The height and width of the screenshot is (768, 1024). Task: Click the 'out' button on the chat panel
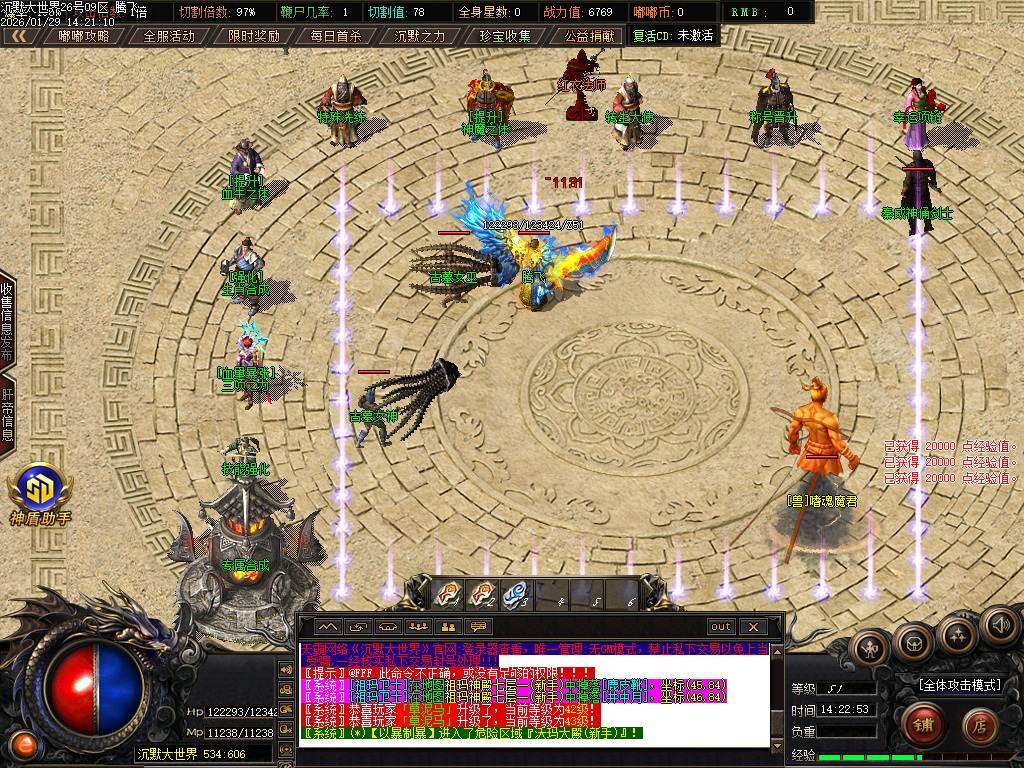click(x=720, y=627)
